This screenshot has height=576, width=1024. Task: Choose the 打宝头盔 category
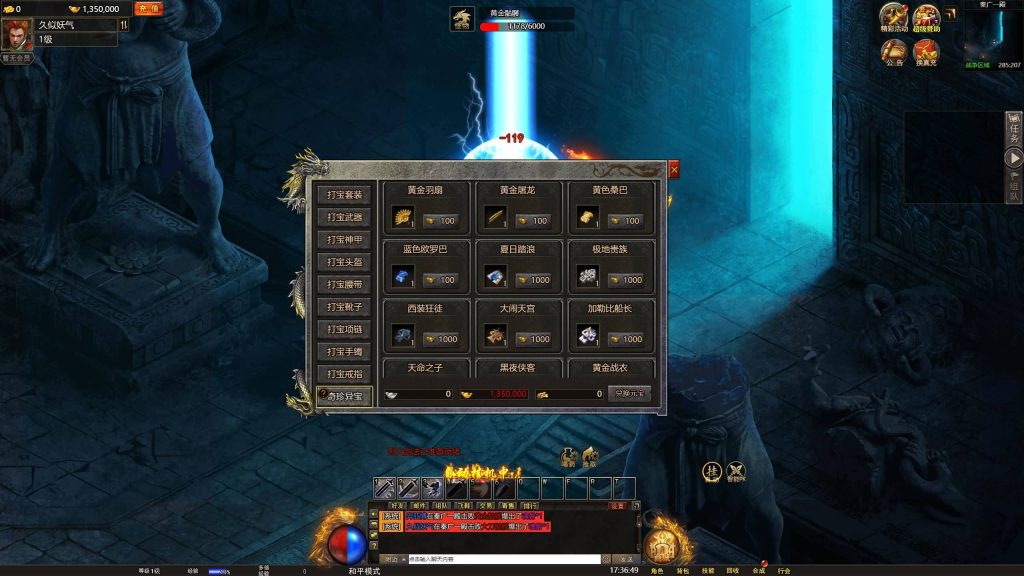(x=345, y=262)
